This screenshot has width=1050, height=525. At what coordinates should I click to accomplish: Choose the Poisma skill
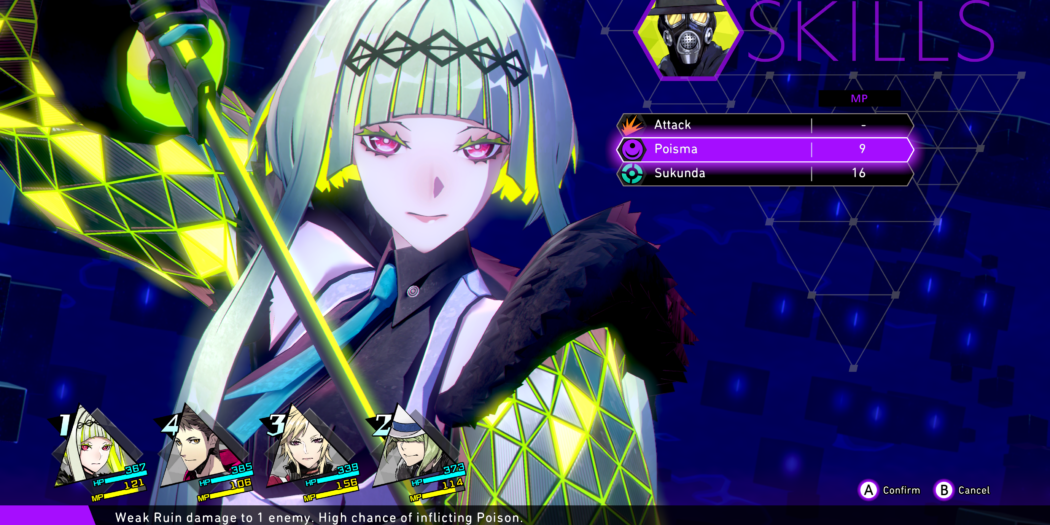764,149
